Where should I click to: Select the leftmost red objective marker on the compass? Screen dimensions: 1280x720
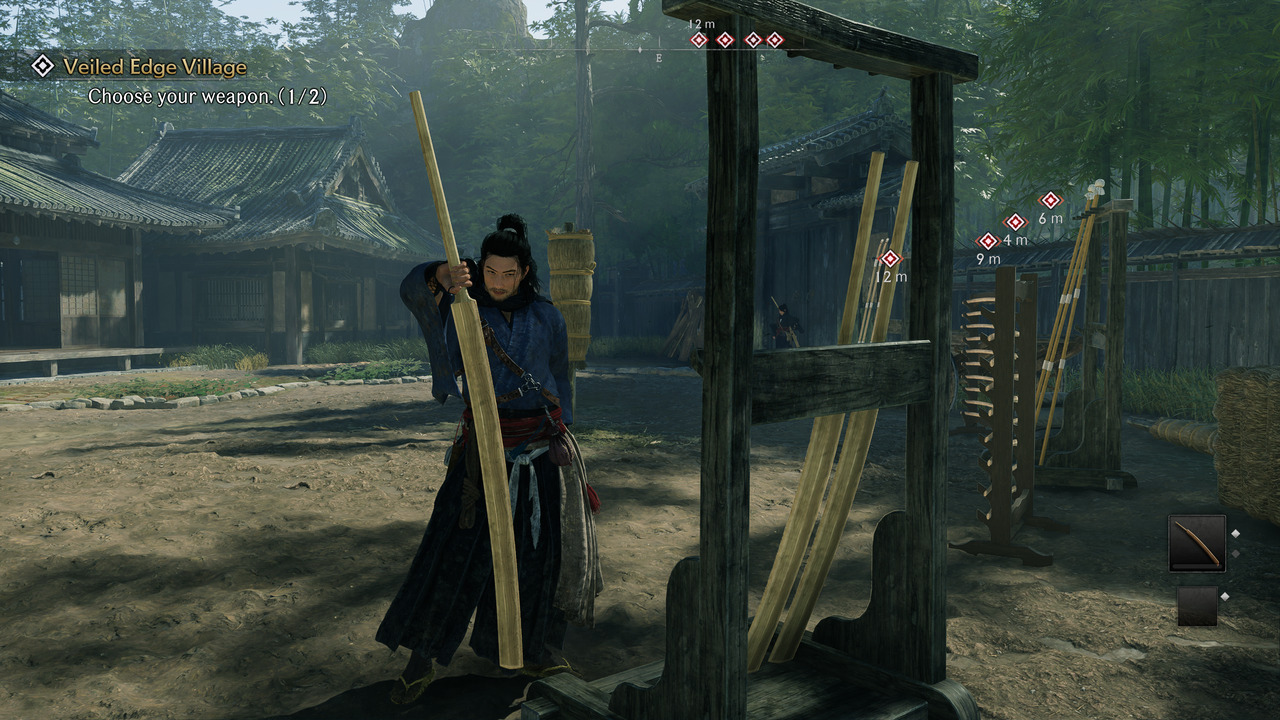(x=698, y=40)
